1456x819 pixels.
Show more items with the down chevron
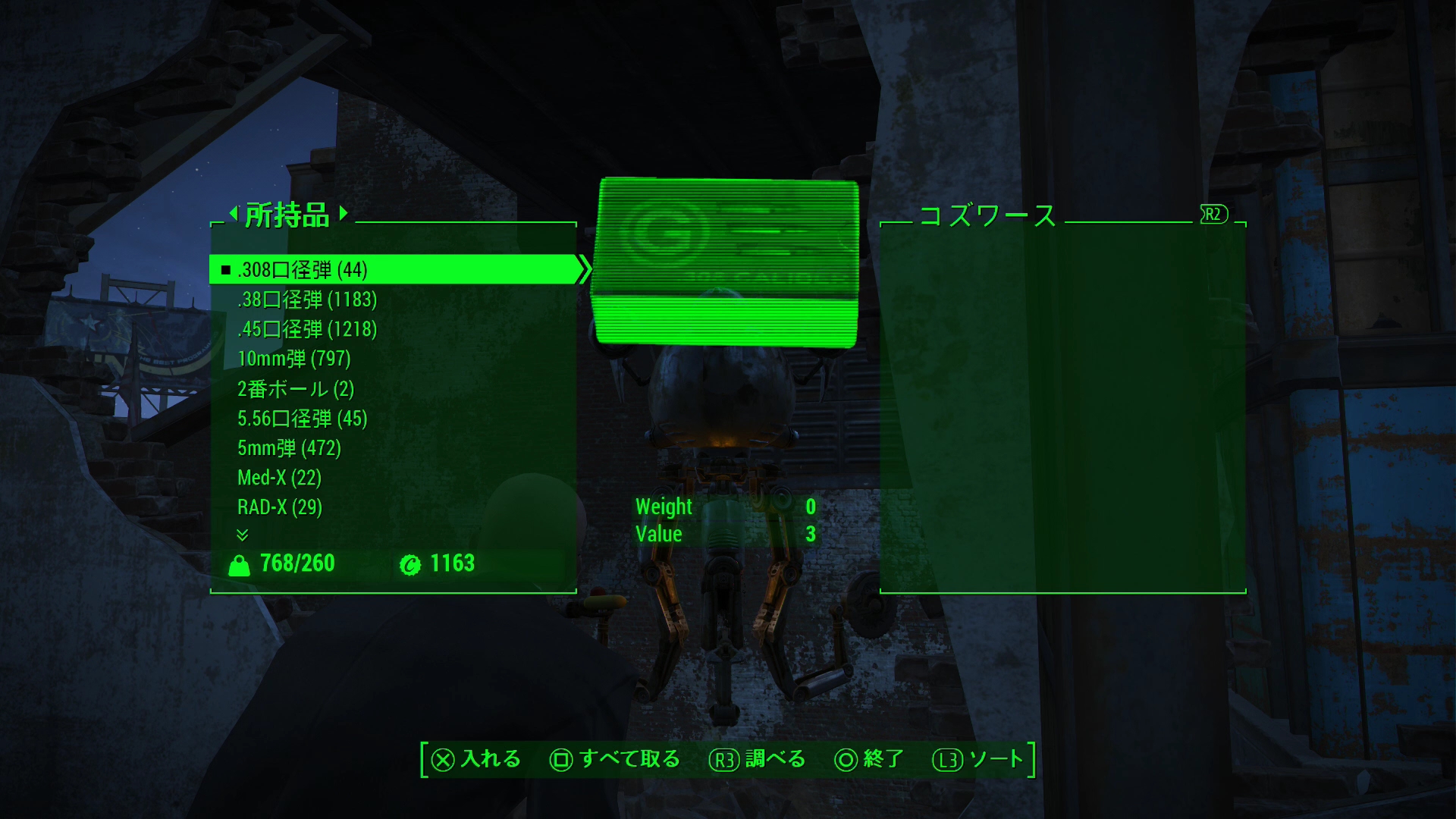point(242,535)
